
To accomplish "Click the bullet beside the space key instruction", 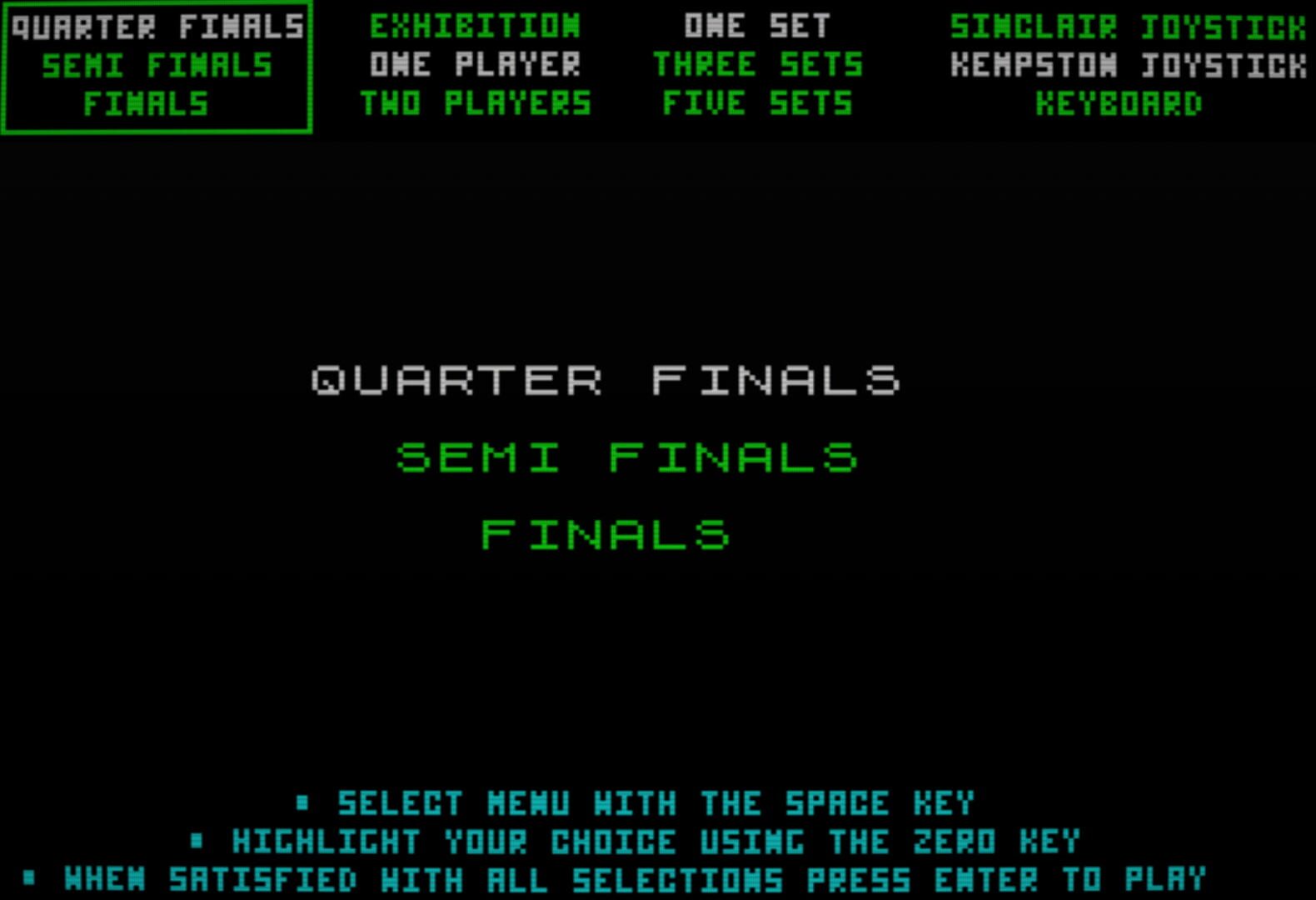I will tap(301, 803).
